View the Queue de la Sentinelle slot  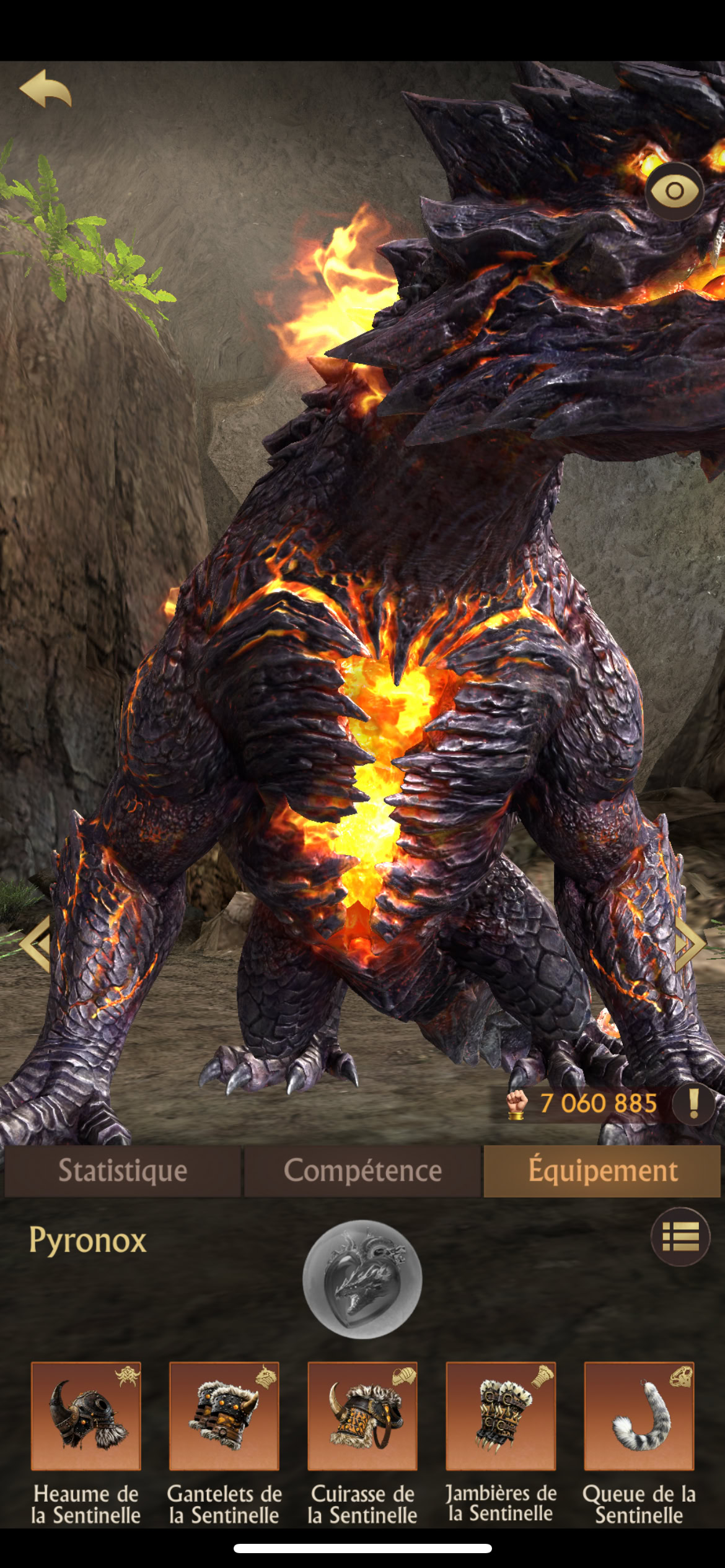639,1416
